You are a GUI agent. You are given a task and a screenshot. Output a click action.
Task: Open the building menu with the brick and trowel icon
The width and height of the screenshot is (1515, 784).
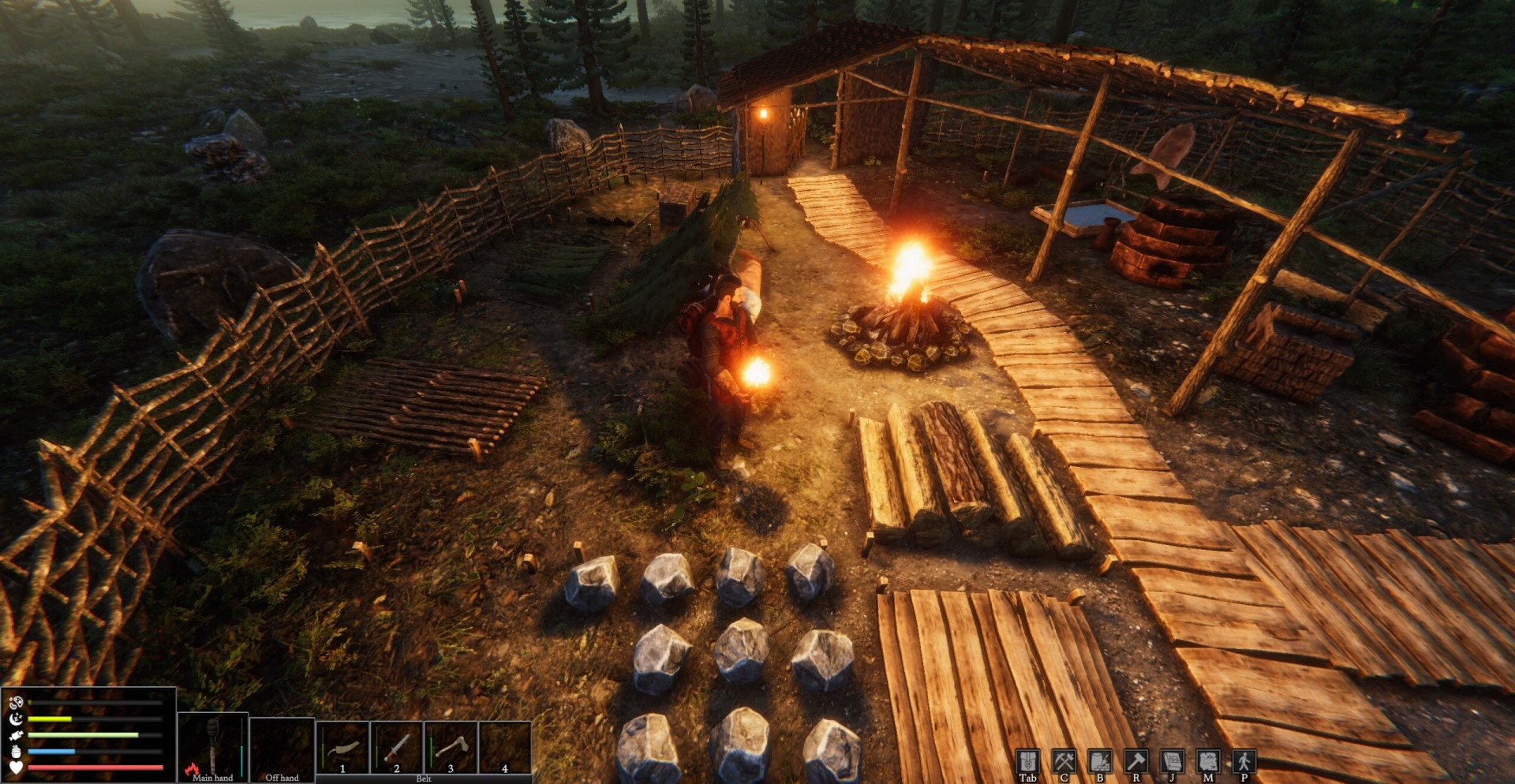[1100, 761]
